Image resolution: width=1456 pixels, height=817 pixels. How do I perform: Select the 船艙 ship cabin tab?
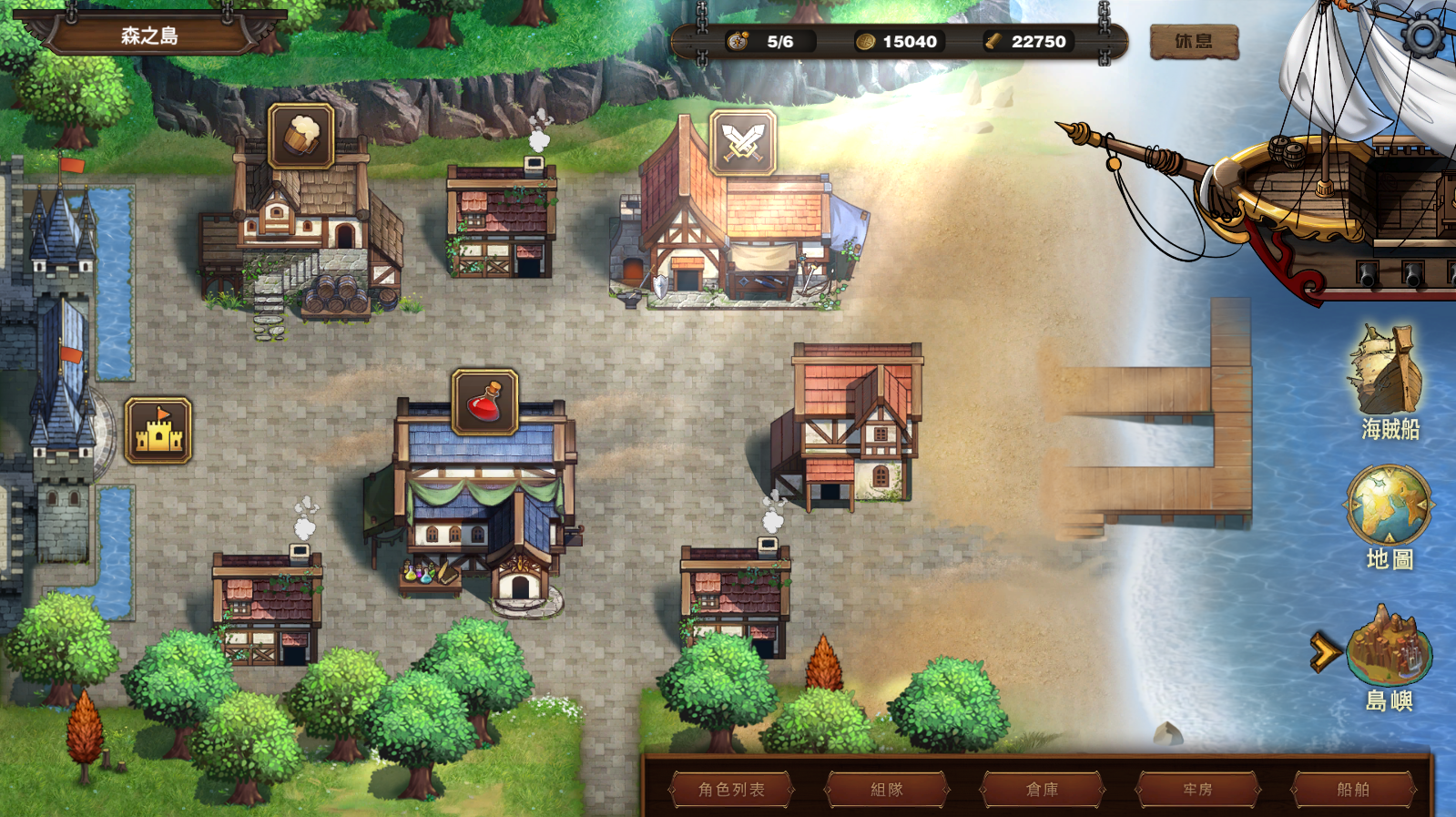(1353, 789)
